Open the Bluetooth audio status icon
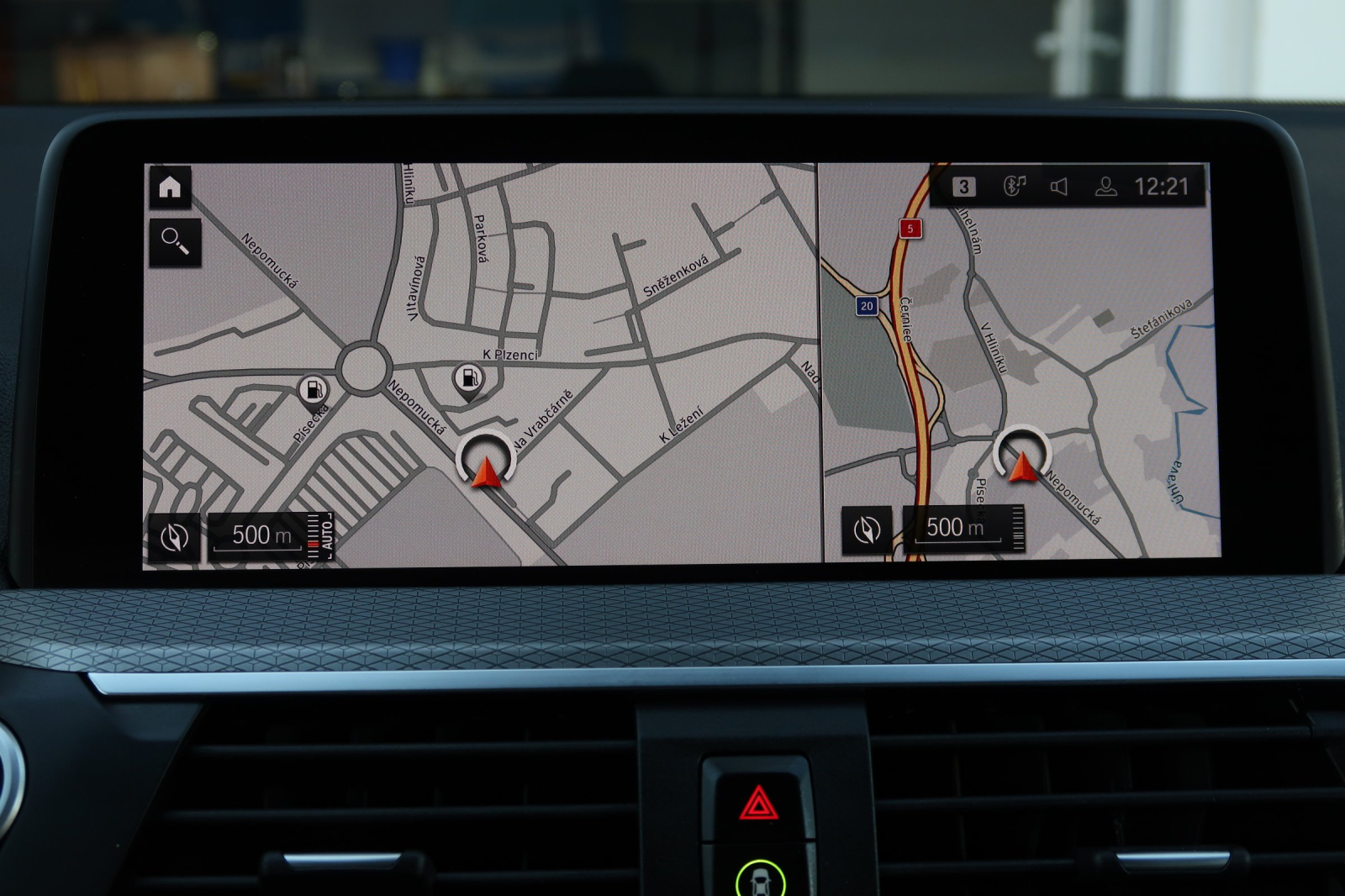1345x896 pixels. click(1017, 187)
